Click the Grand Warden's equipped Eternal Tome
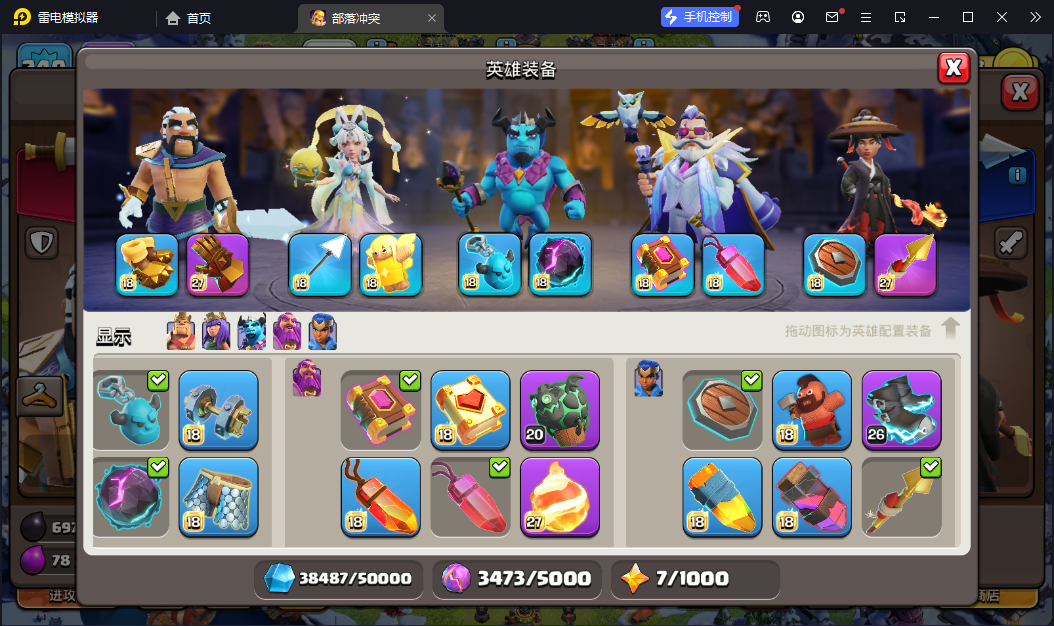This screenshot has height=626, width=1054. (662, 265)
